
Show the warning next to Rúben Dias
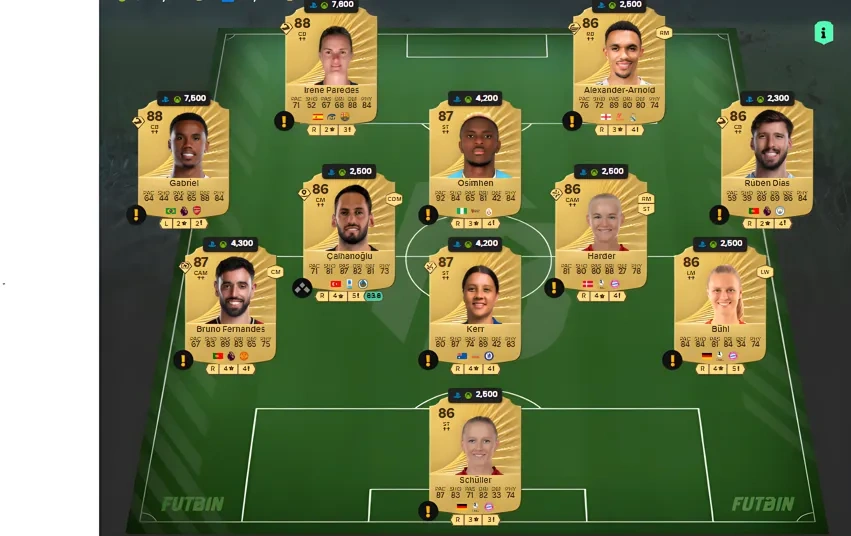(x=719, y=214)
